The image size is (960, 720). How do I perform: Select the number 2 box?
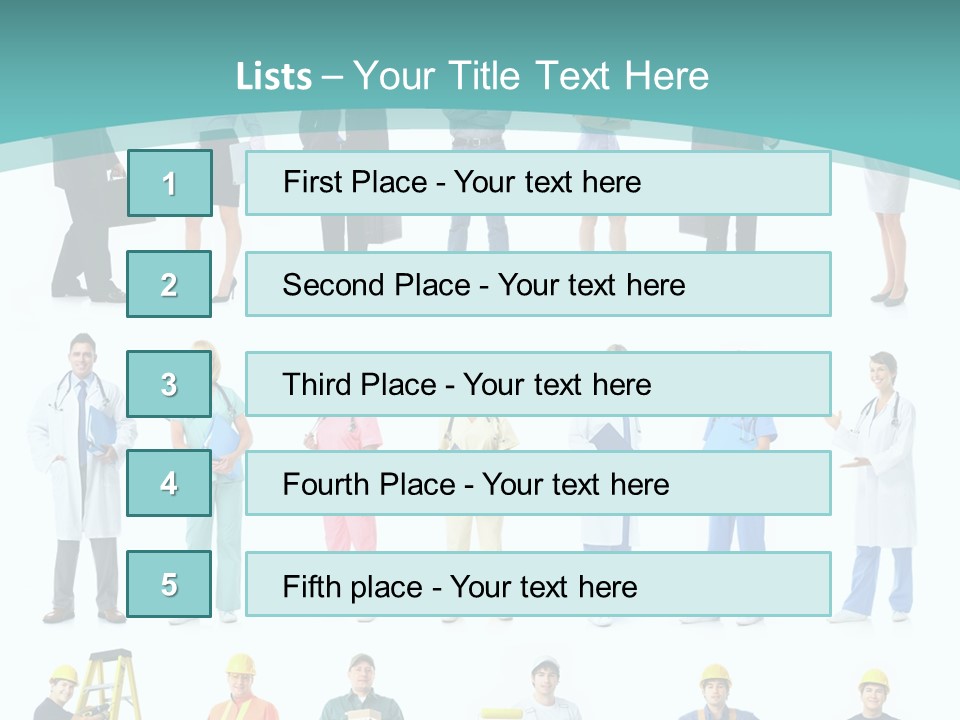169,284
